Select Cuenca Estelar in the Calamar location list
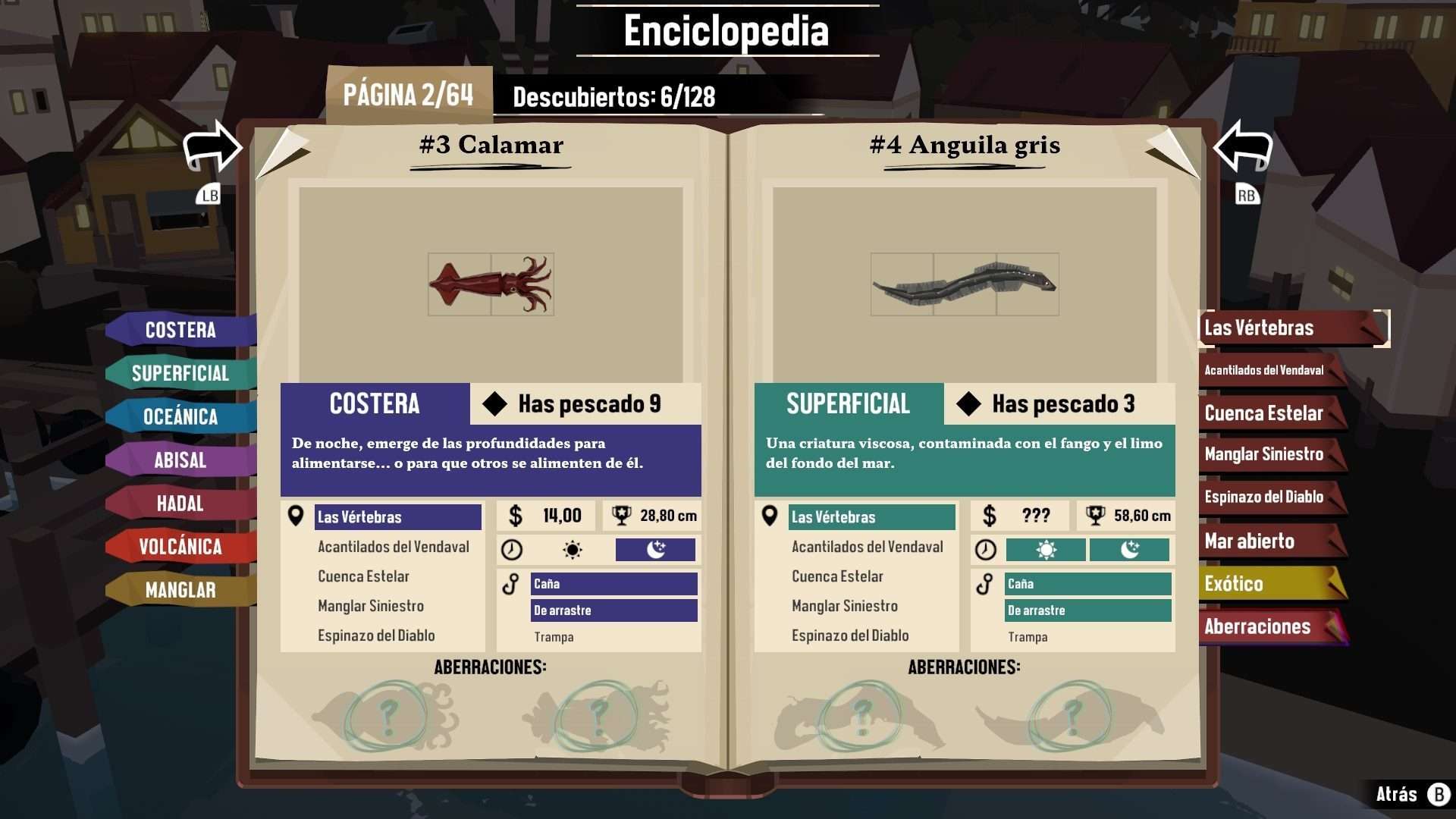Image resolution: width=1456 pixels, height=819 pixels. 364,576
